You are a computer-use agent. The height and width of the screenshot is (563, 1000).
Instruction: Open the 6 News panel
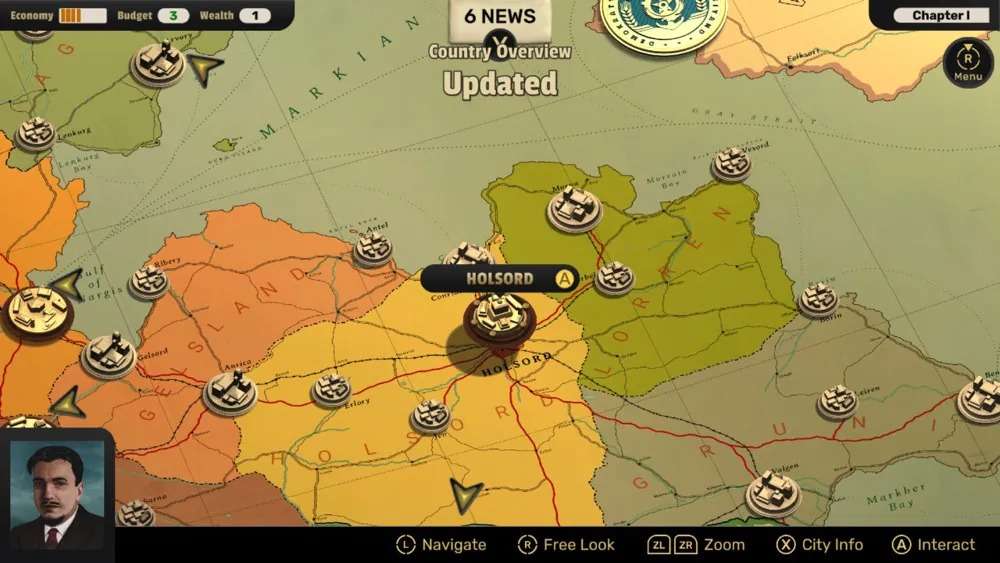tap(498, 16)
